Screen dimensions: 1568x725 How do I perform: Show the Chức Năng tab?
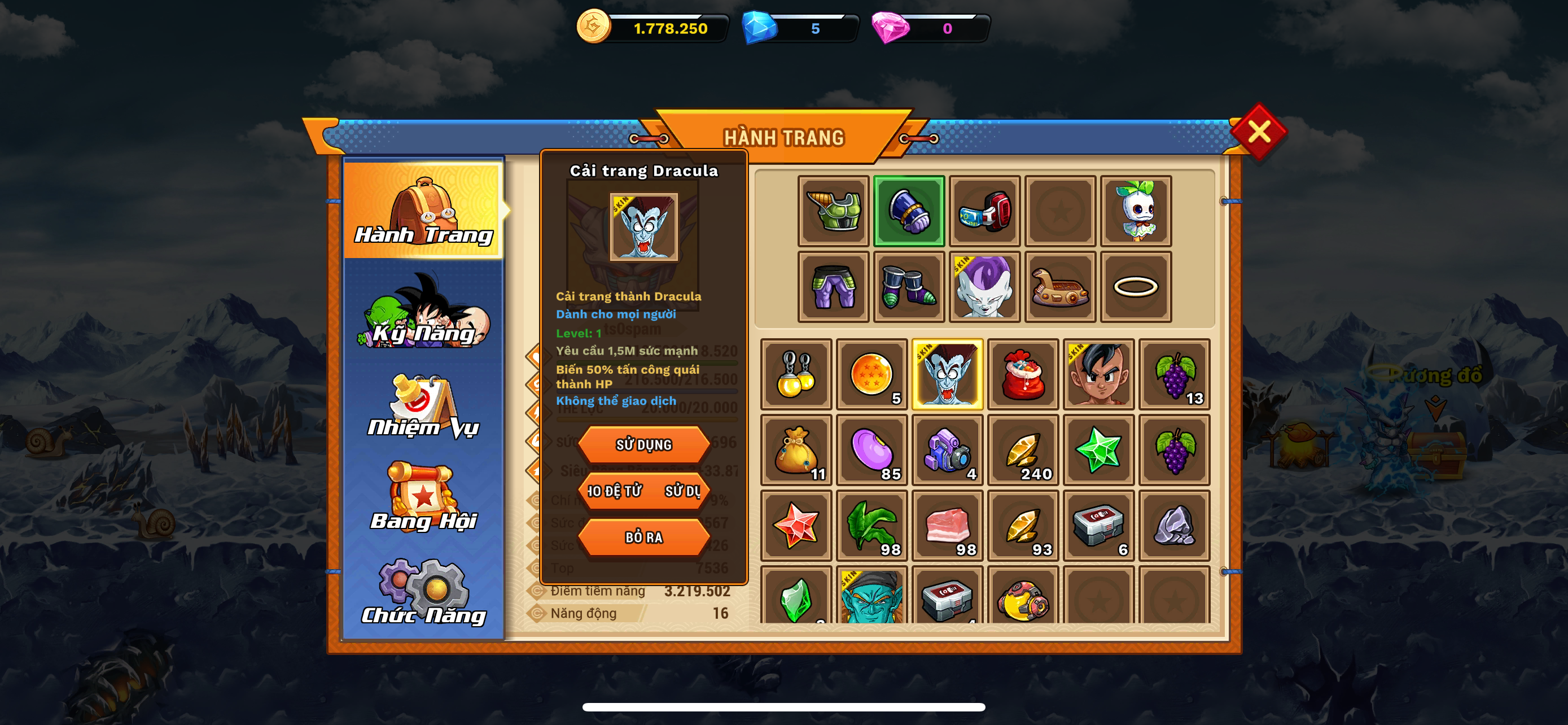424,592
